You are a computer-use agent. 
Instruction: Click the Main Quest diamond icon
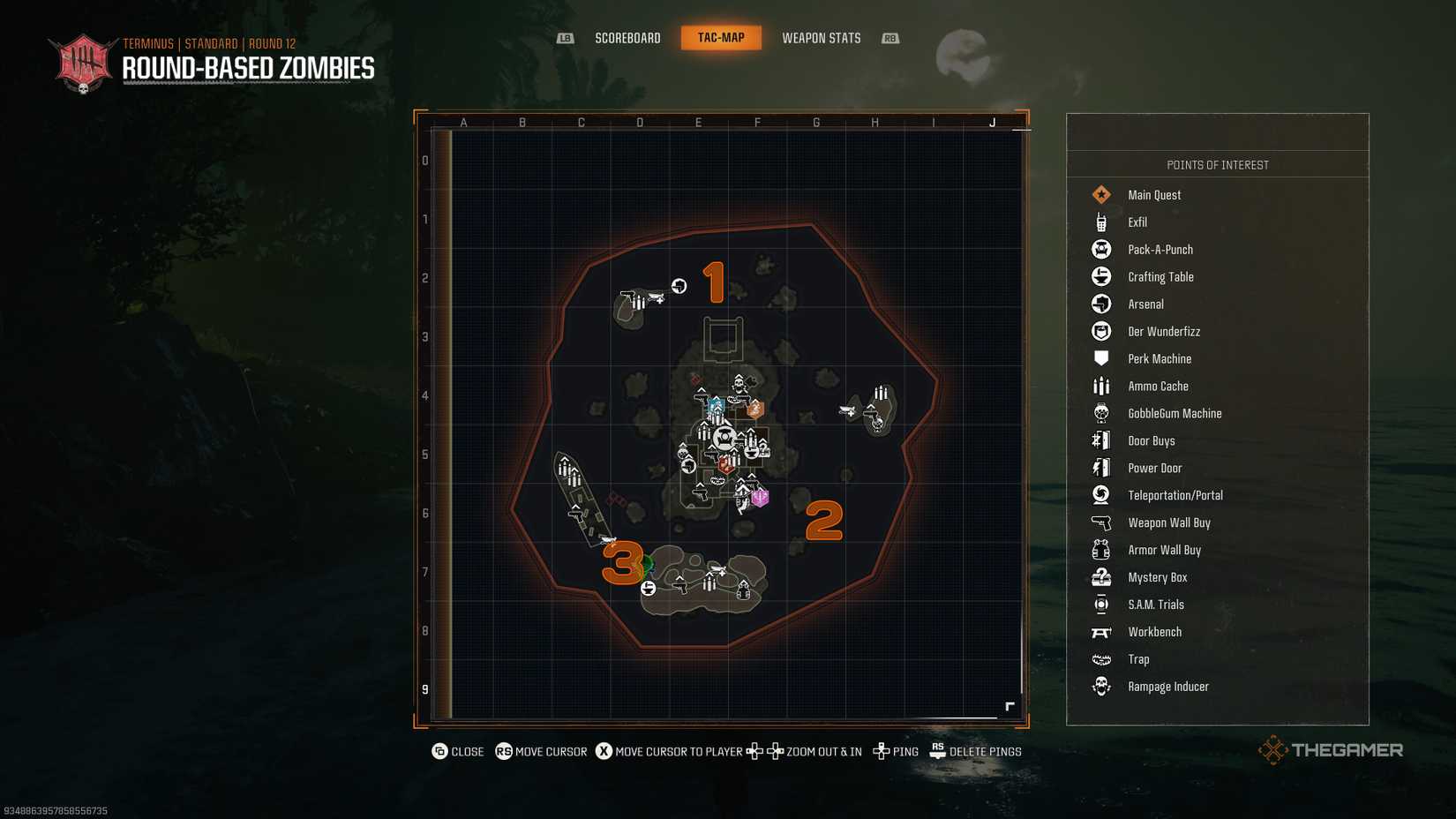1100,194
